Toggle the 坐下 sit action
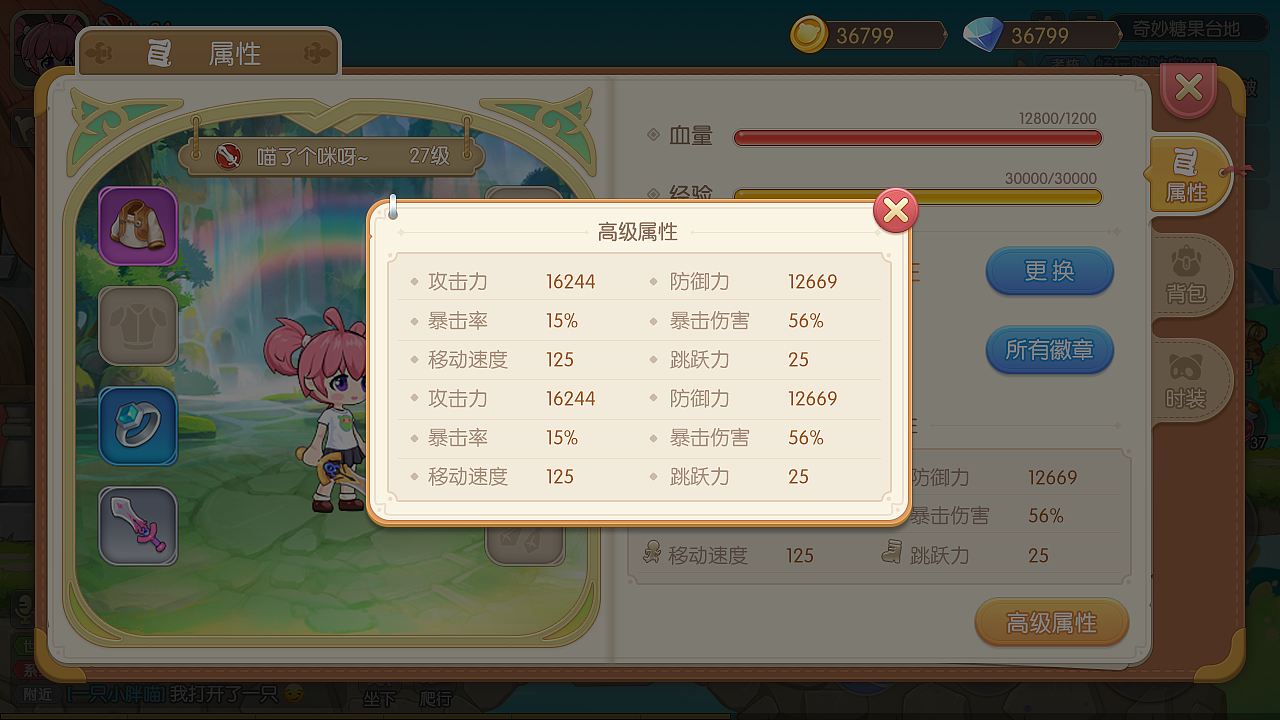 click(x=378, y=699)
